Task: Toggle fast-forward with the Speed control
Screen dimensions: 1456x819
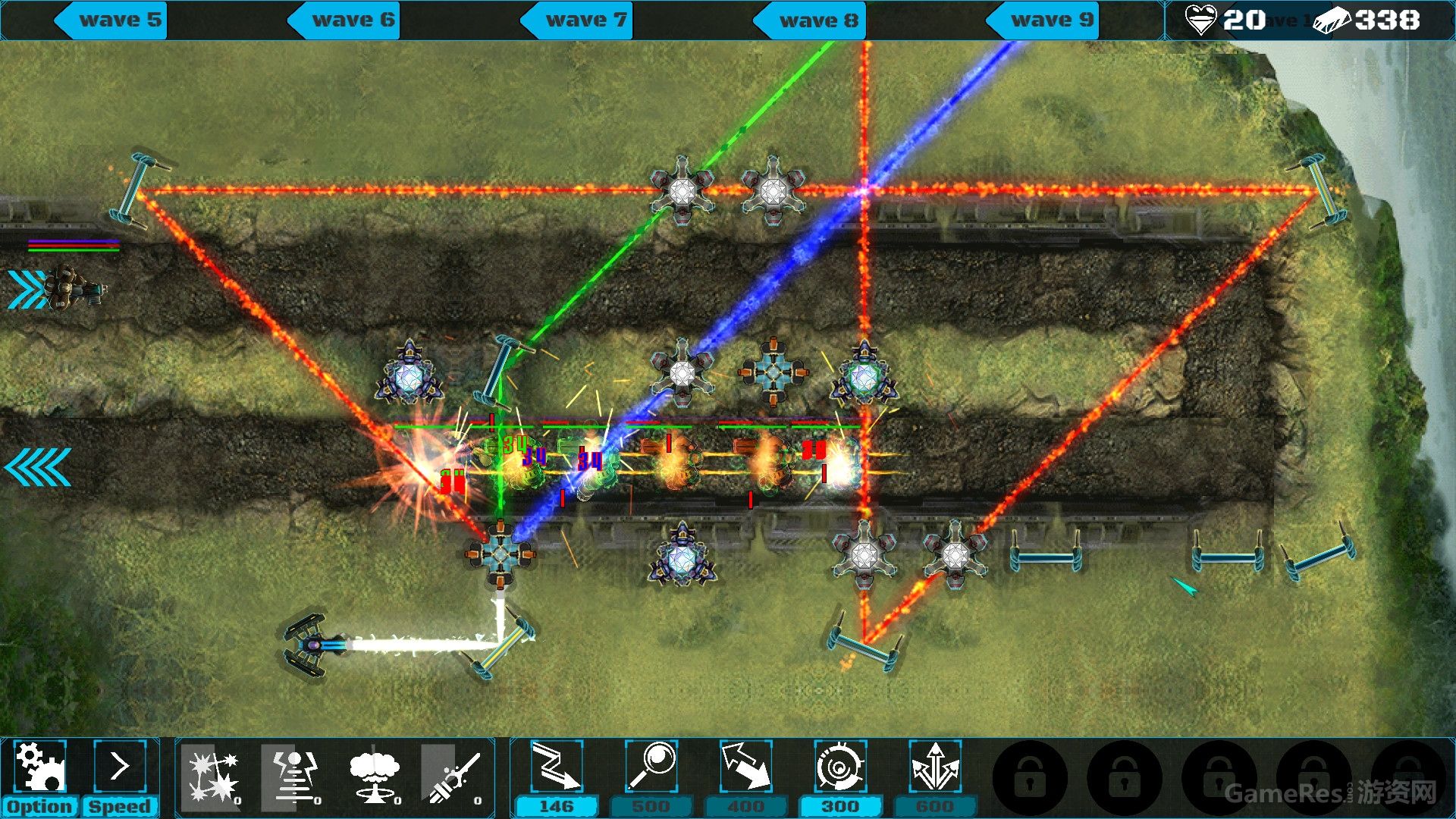Action: tap(121, 806)
